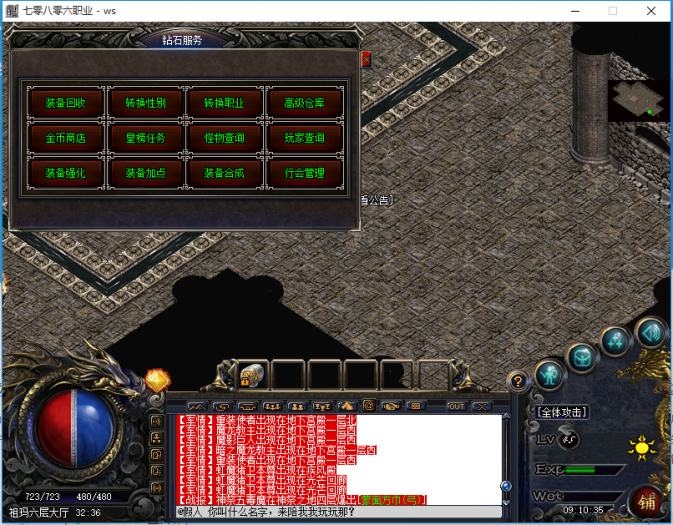673x525 pixels.
Task: Open the round 铺 shop button
Action: click(644, 500)
